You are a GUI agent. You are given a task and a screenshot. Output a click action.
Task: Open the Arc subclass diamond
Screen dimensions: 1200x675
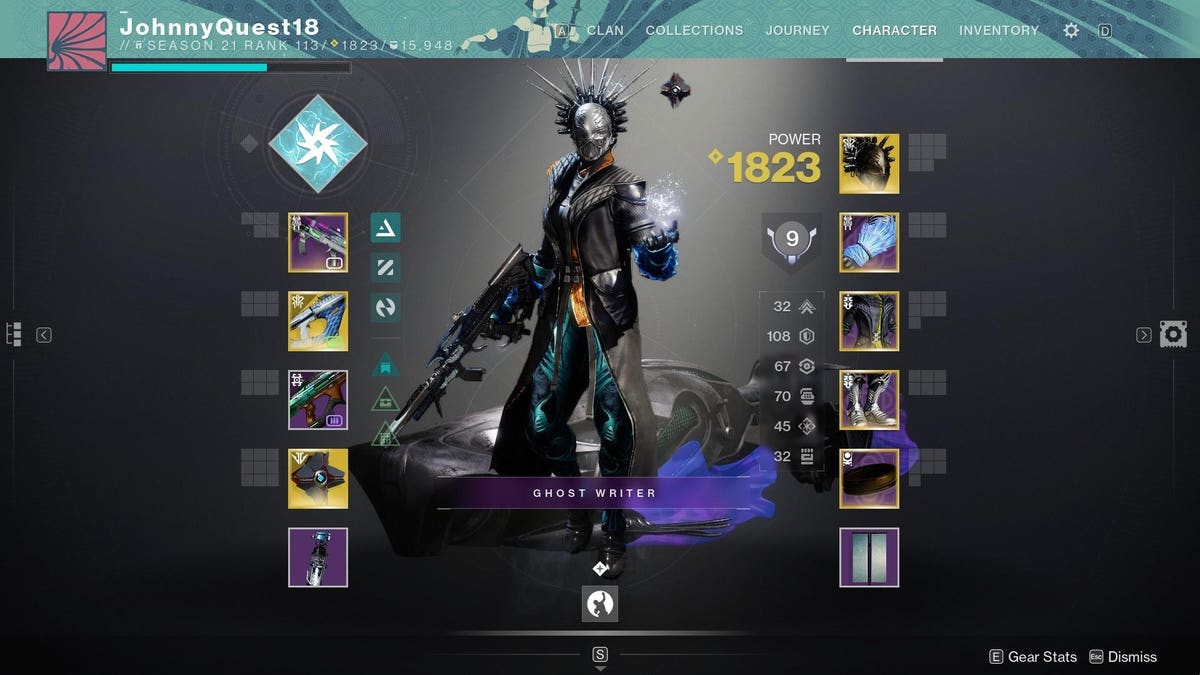click(x=318, y=144)
